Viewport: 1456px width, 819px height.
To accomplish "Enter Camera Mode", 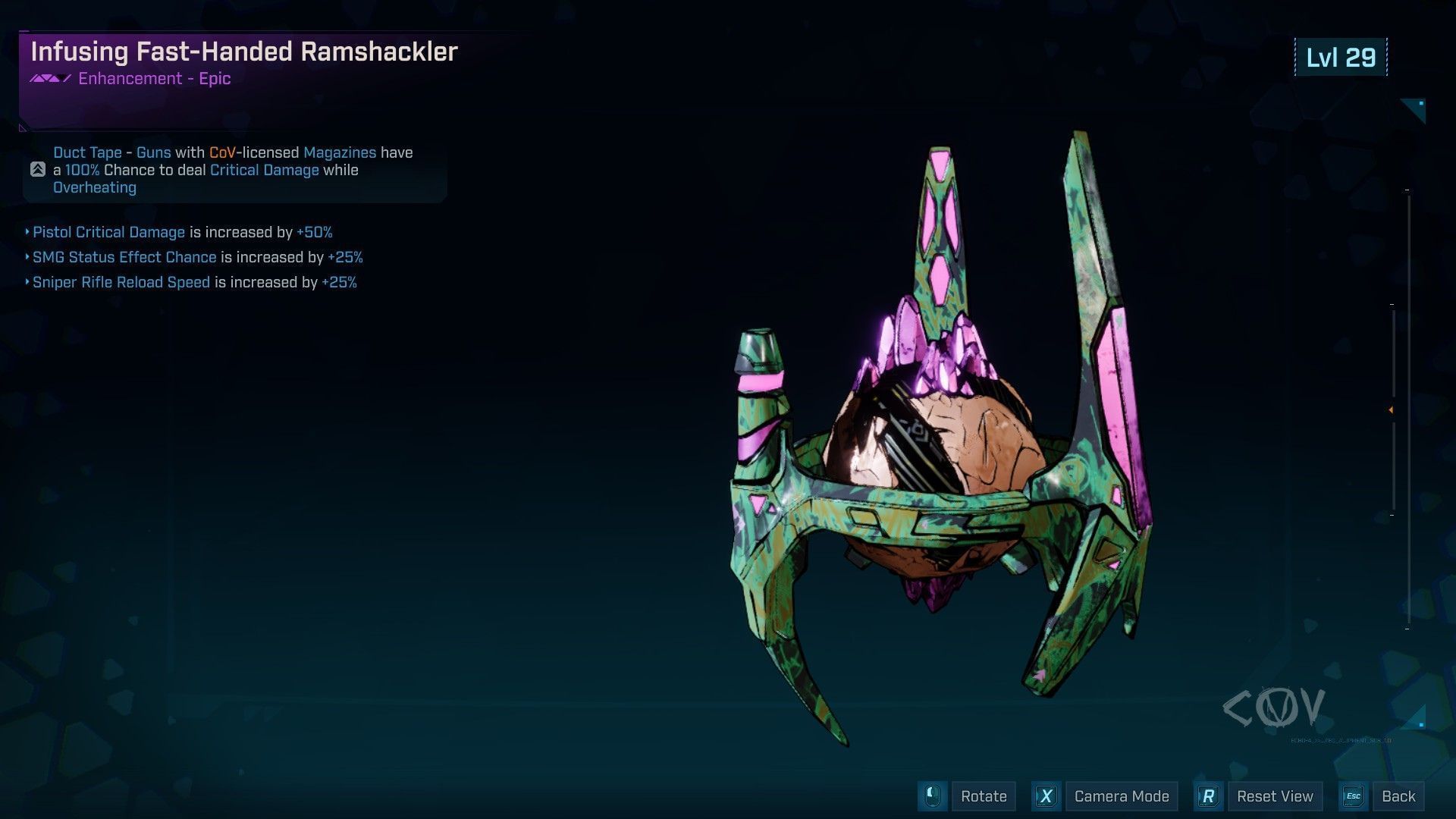I will click(1121, 796).
